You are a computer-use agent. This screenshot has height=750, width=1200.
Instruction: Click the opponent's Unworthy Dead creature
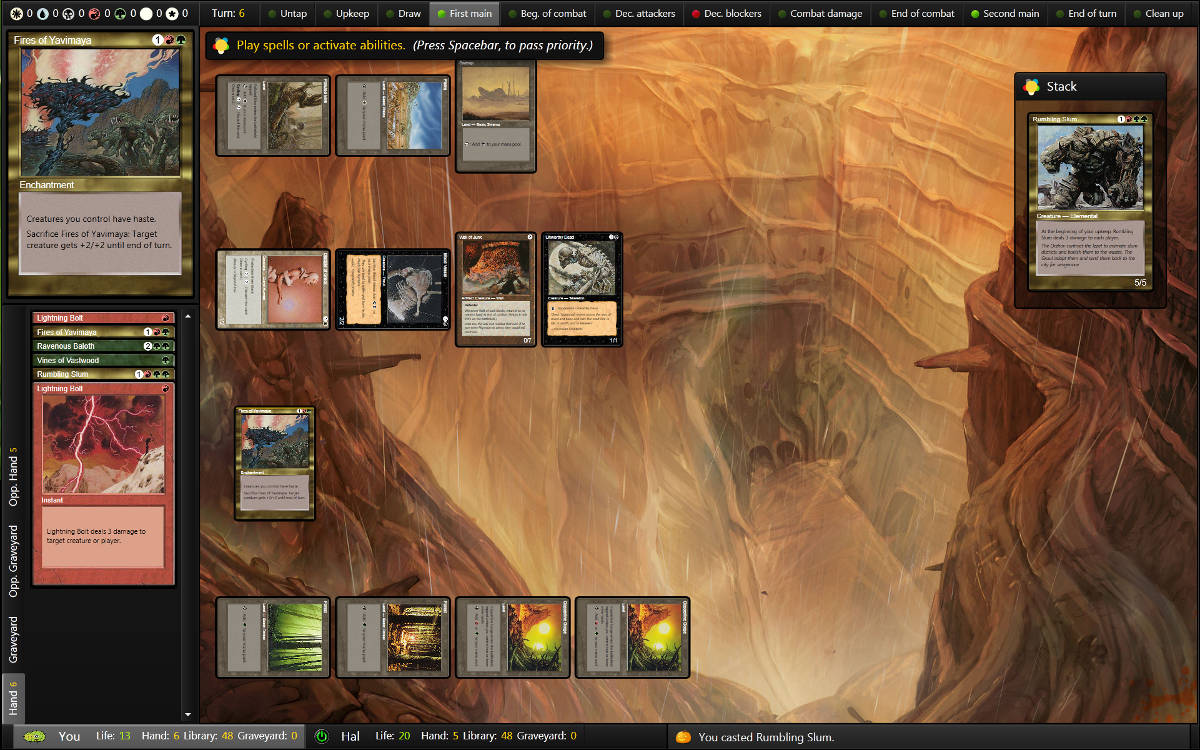tap(582, 290)
